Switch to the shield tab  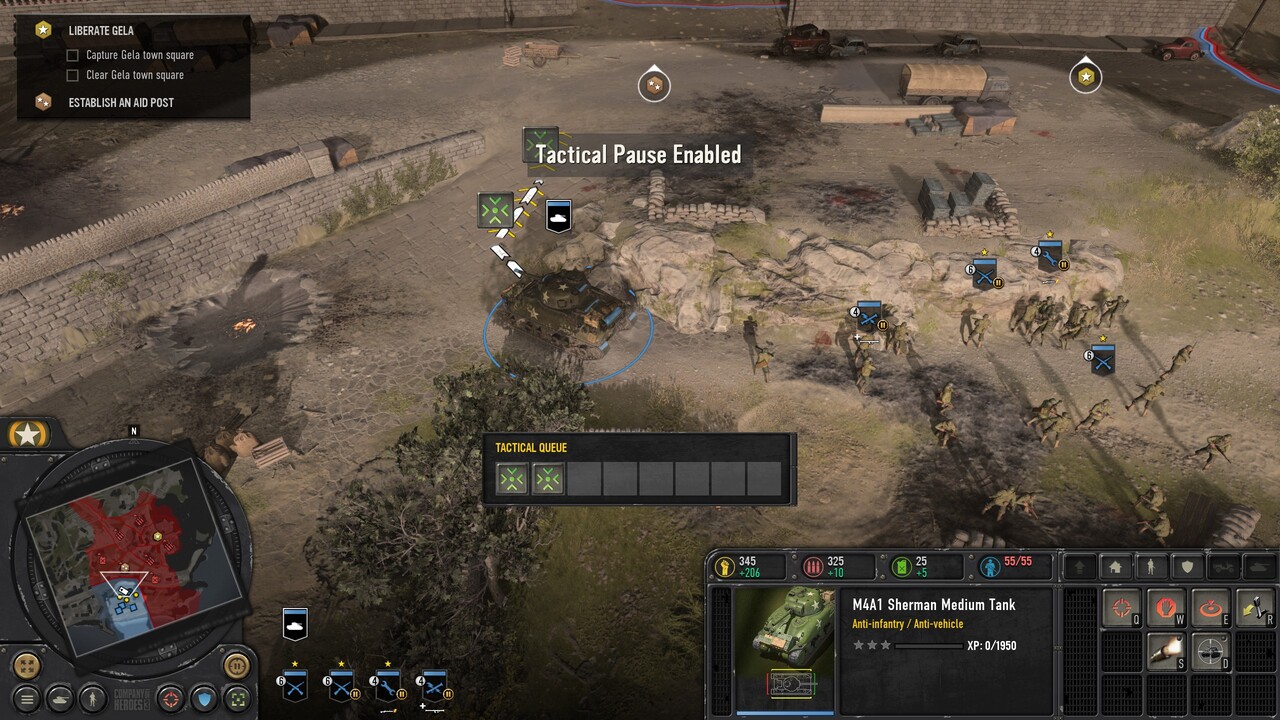click(1187, 567)
